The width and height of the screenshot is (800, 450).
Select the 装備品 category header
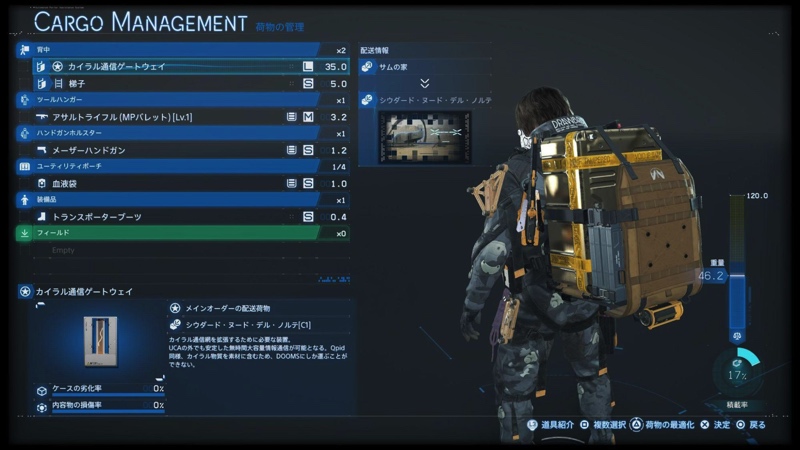coord(180,200)
